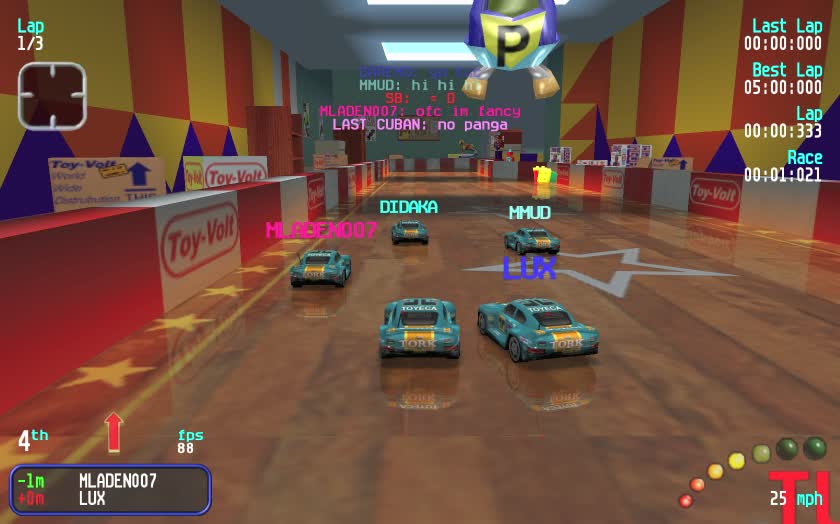Click the empty pickup item slot
840x524 pixels.
tap(52, 96)
